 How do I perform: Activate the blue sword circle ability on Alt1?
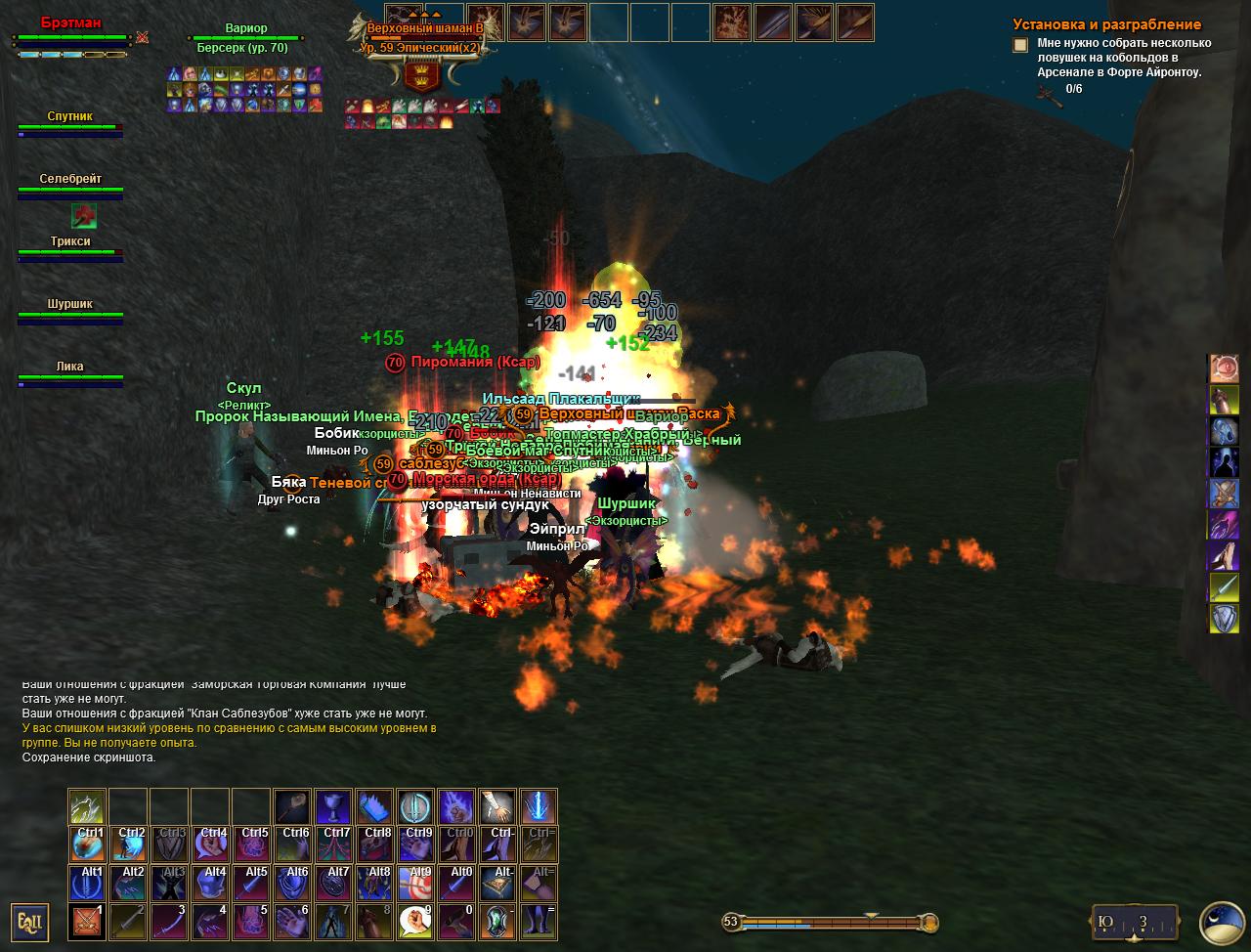(x=87, y=884)
